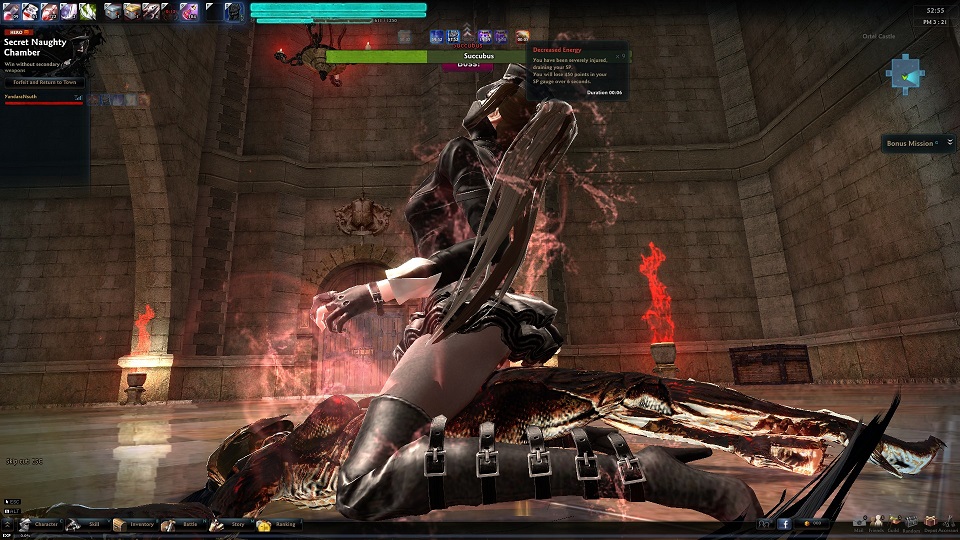Image resolution: width=960 pixels, height=540 pixels.
Task: Use the first quickslot item in top bar
Action: click(11, 11)
